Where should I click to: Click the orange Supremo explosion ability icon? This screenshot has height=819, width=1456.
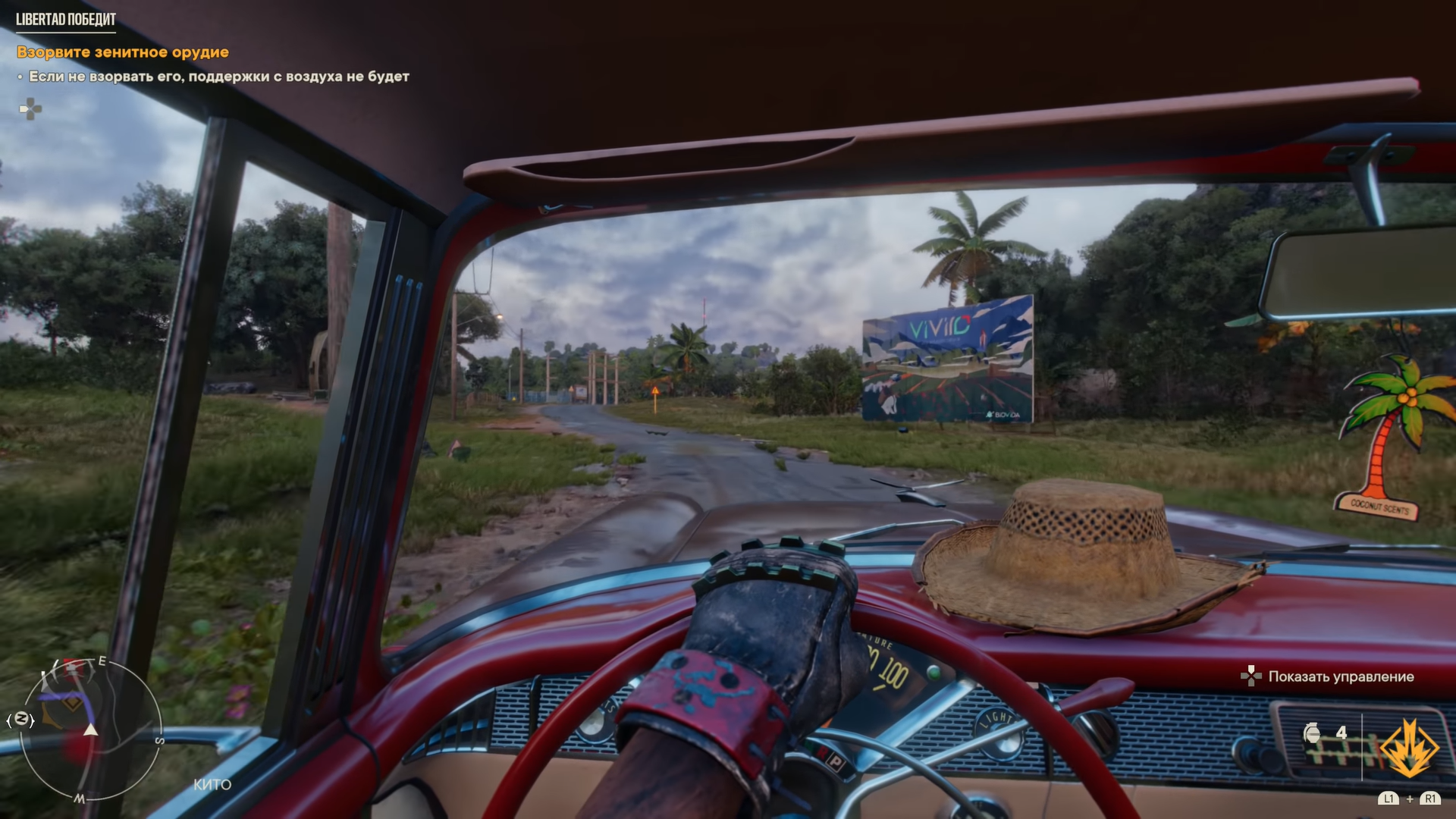[1408, 748]
